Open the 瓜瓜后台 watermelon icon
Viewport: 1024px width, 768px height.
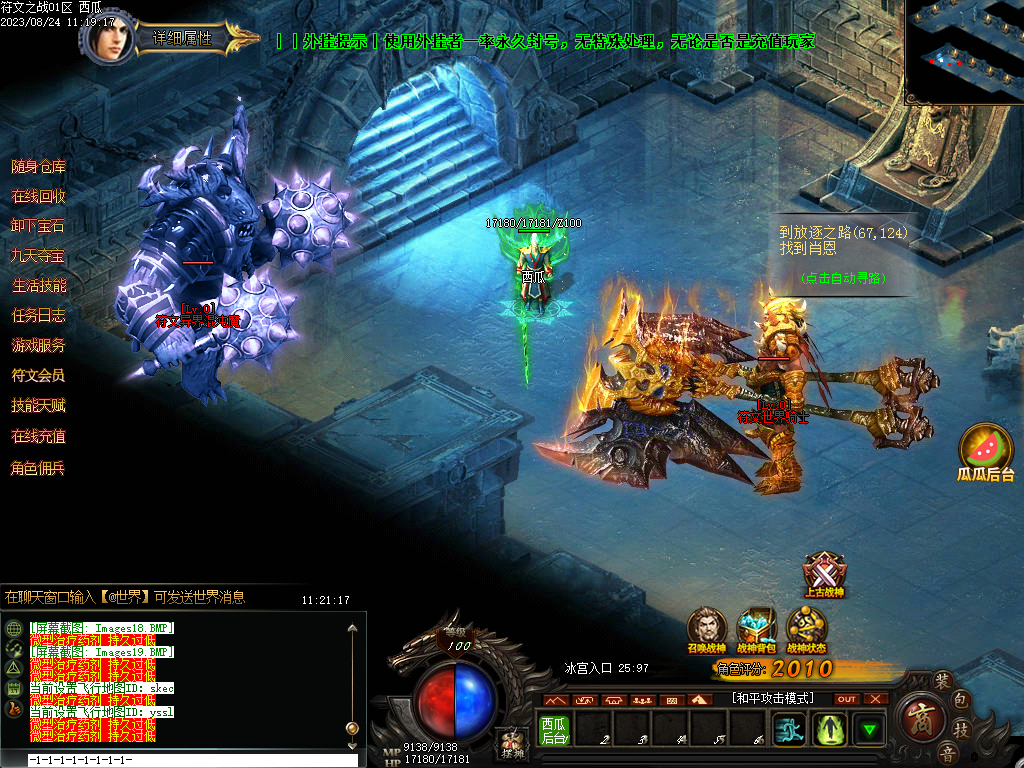point(986,450)
